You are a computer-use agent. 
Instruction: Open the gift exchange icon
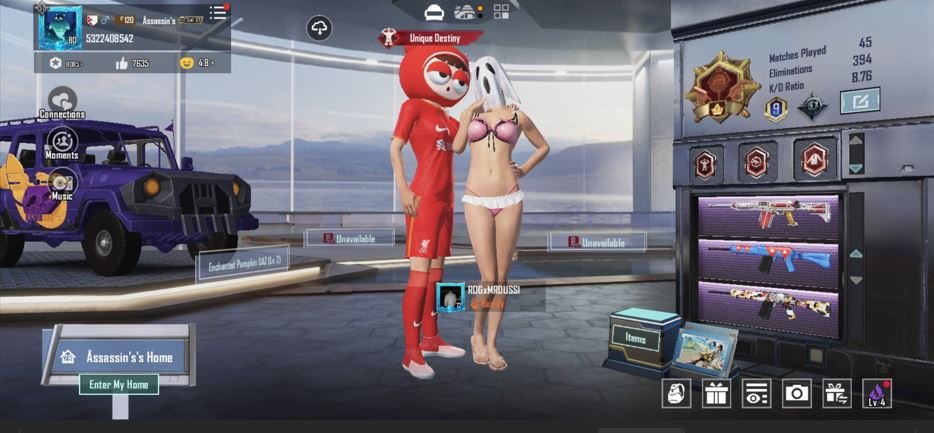pyautogui.click(x=836, y=393)
